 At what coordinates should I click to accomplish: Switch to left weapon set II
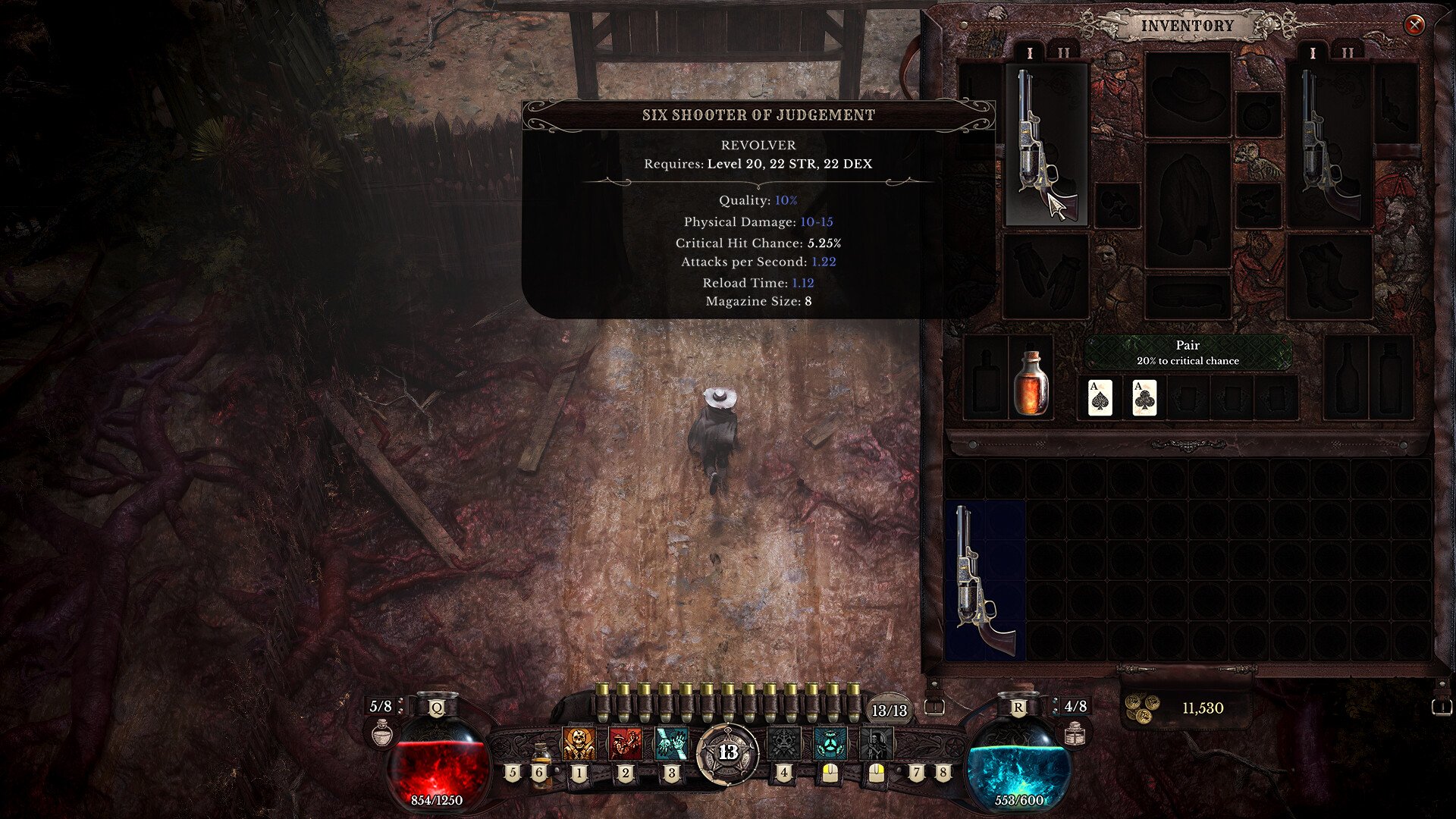pos(1063,53)
